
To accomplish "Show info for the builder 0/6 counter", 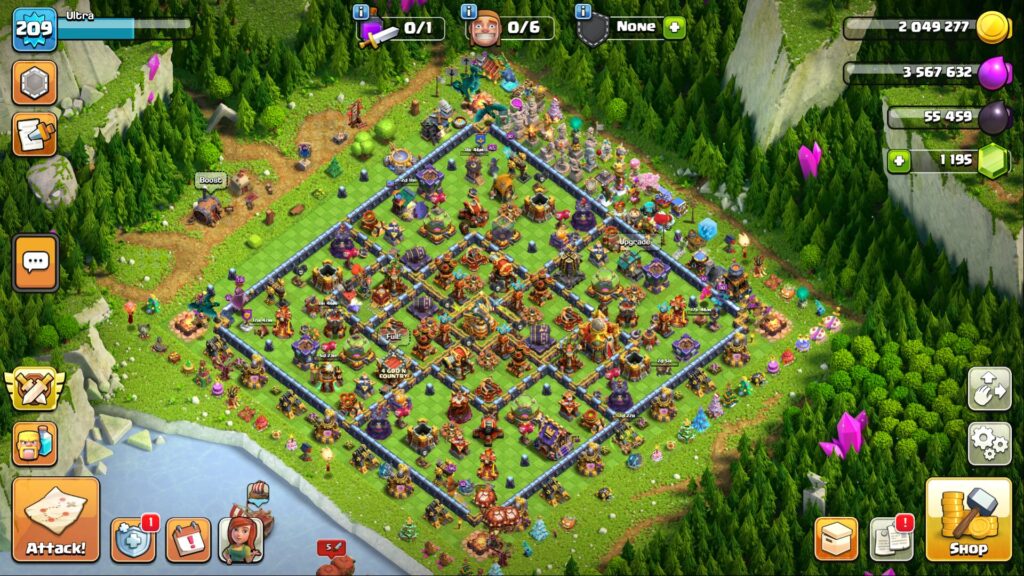I will coord(469,12).
